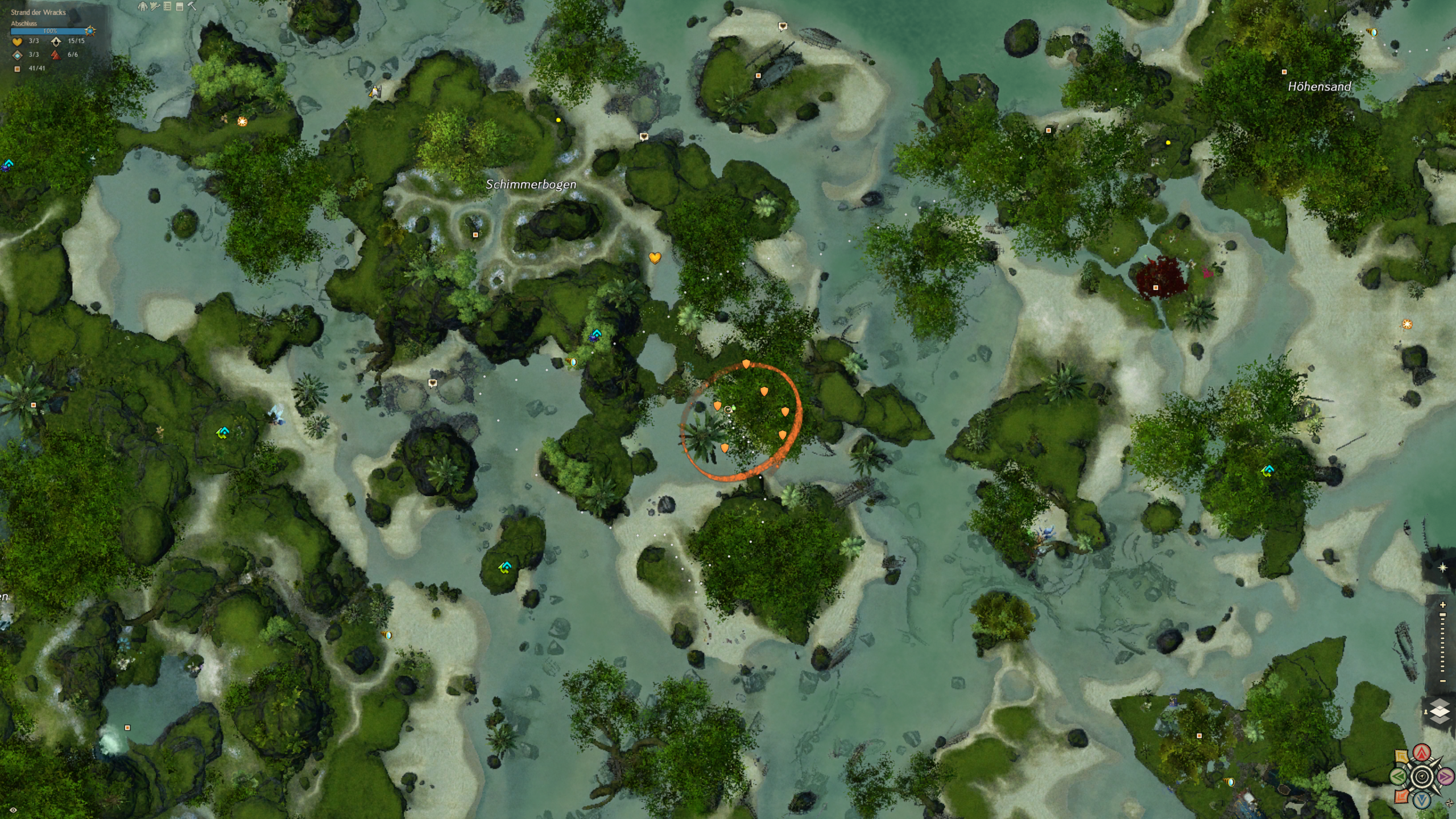Choose the blue down-arrow compass button

(x=1422, y=800)
